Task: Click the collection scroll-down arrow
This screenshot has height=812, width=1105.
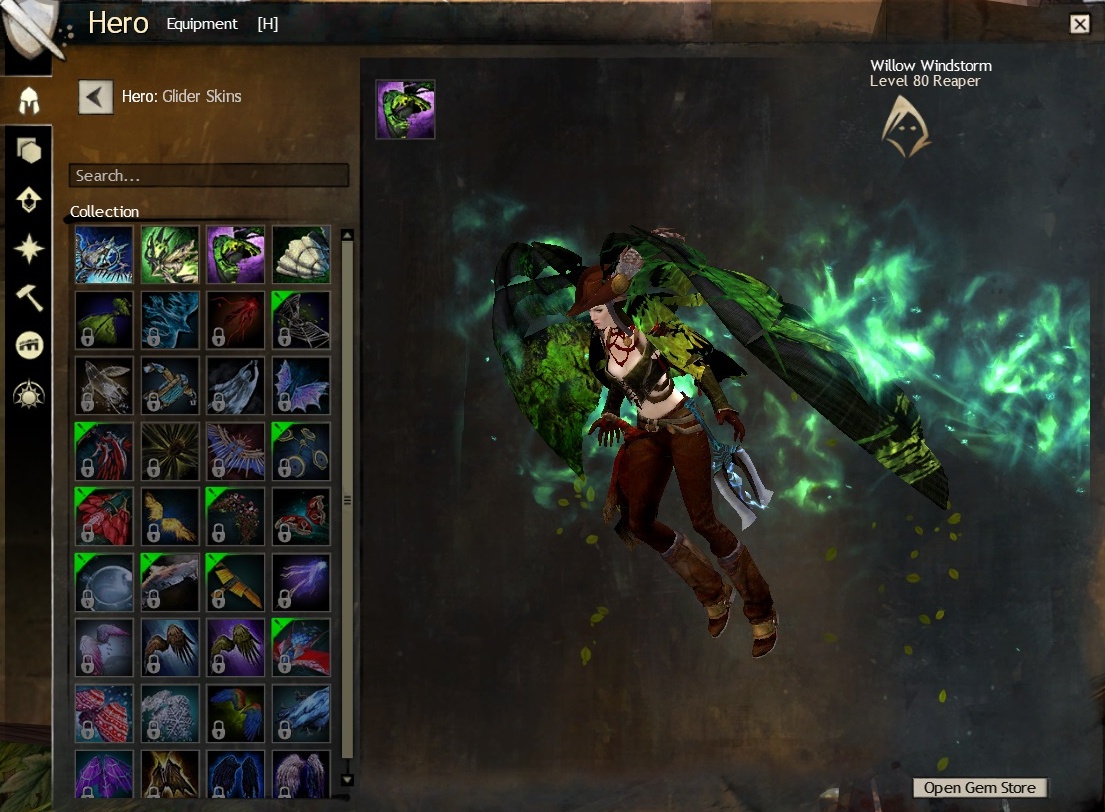Action: click(347, 779)
